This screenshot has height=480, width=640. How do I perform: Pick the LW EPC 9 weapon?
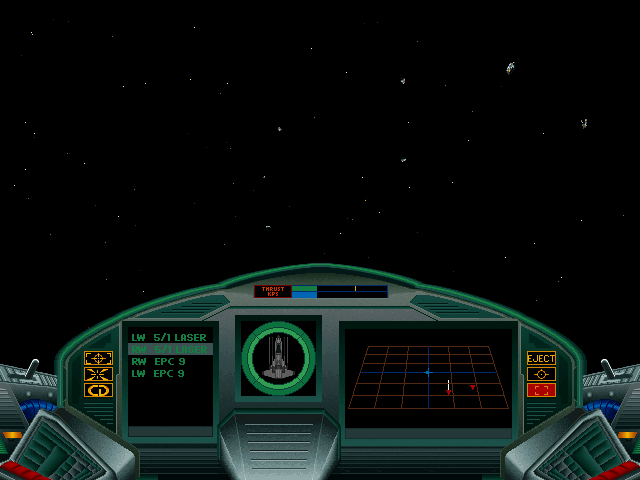point(158,374)
